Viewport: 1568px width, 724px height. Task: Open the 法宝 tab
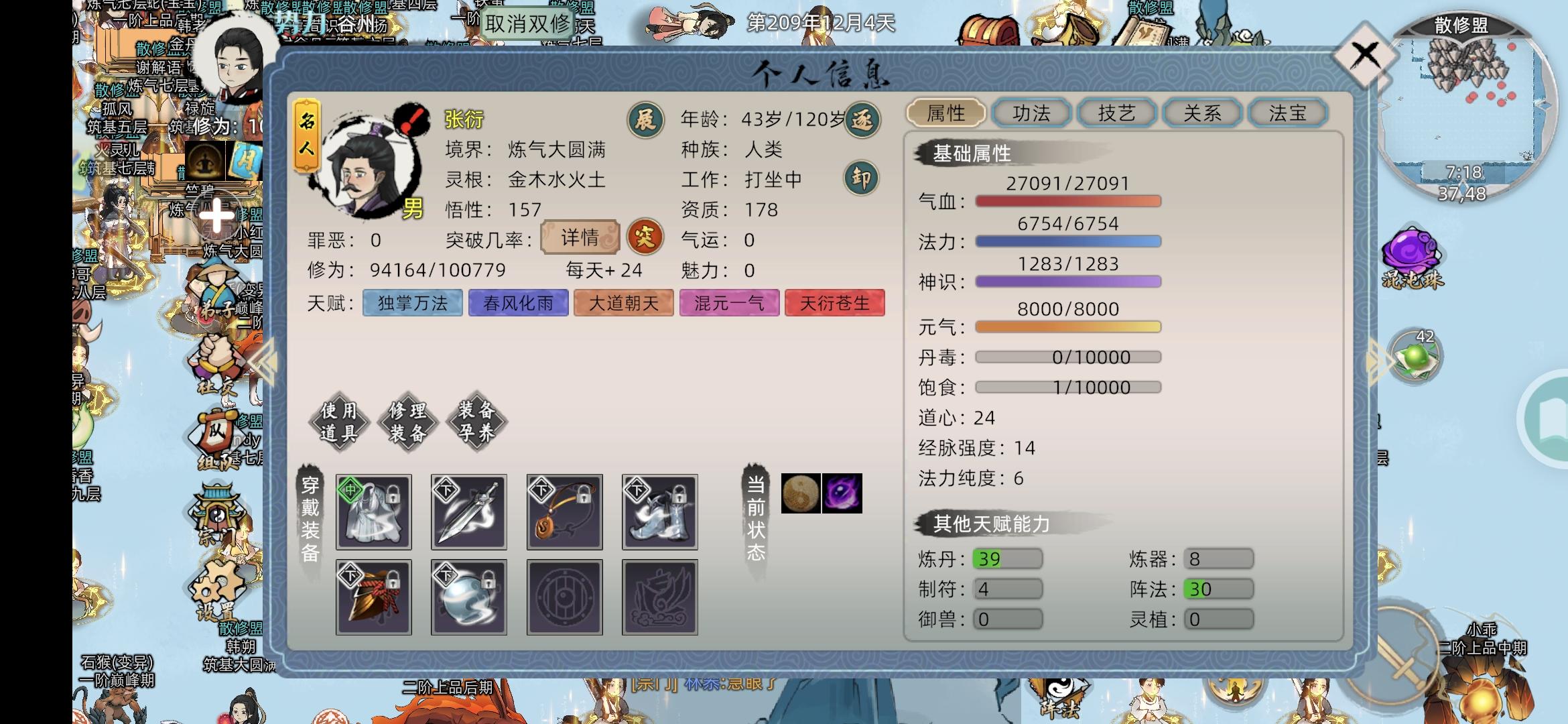point(1287,113)
